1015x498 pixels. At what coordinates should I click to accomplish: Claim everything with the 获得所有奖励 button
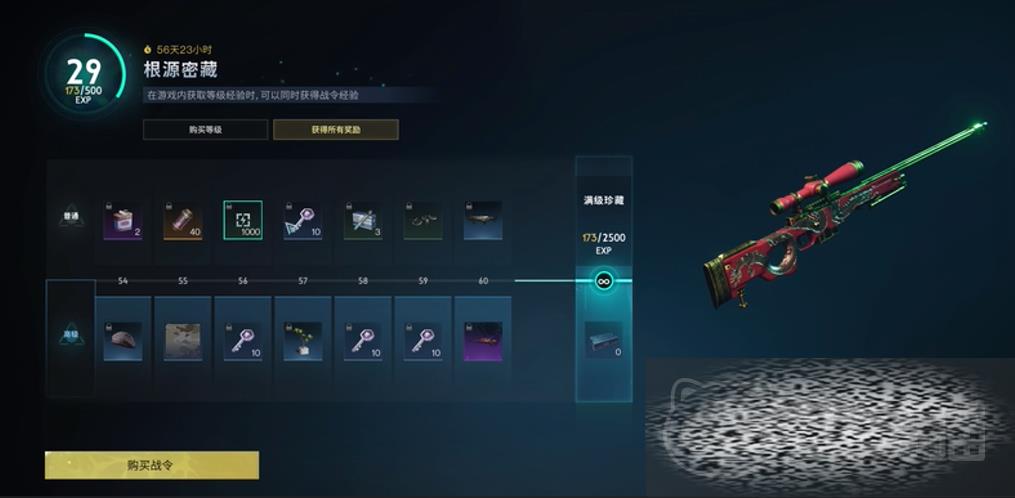[335, 129]
